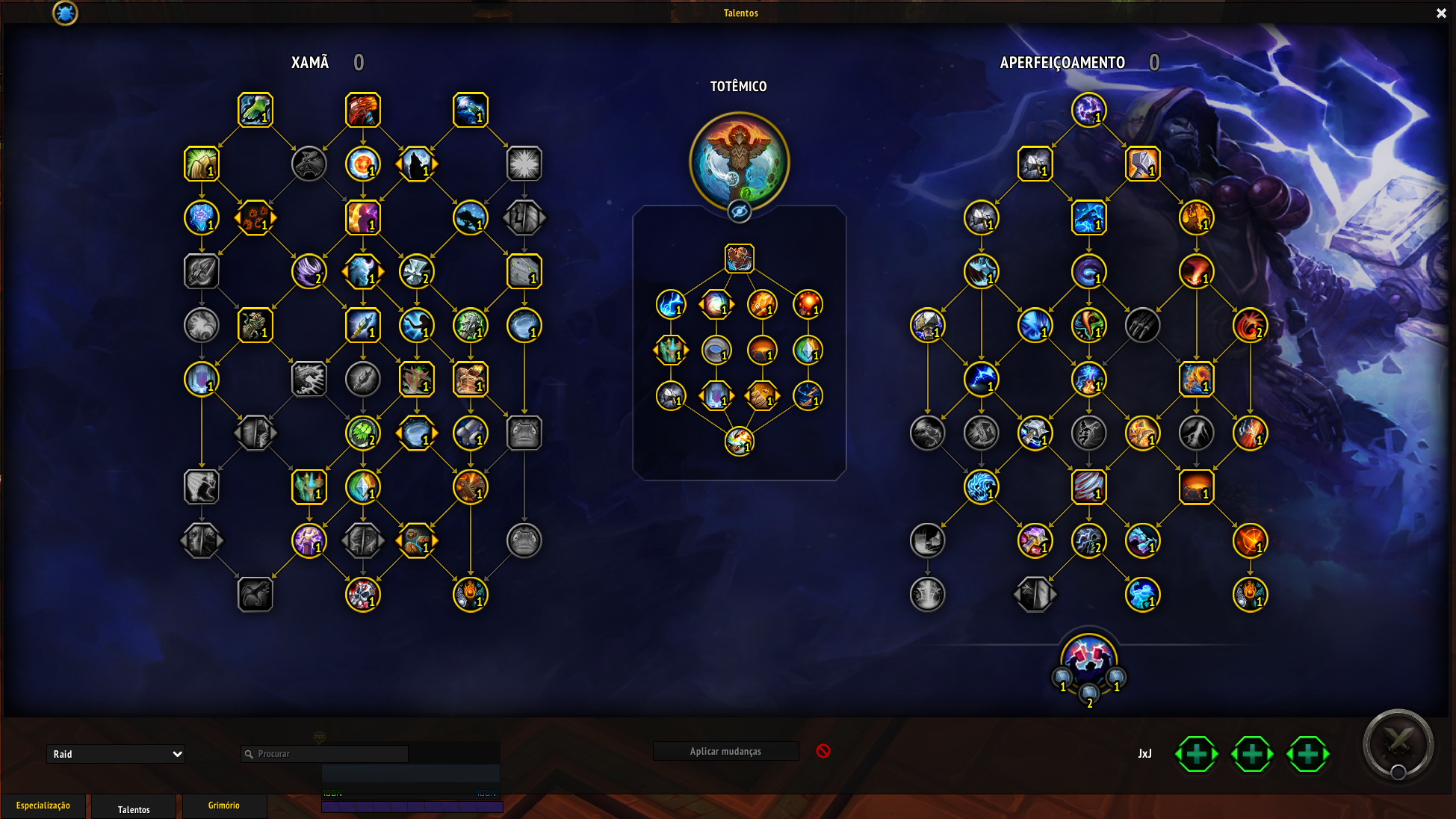The width and height of the screenshot is (1456, 819).
Task: Pick the wolf head talent node
Action: coord(309,164)
